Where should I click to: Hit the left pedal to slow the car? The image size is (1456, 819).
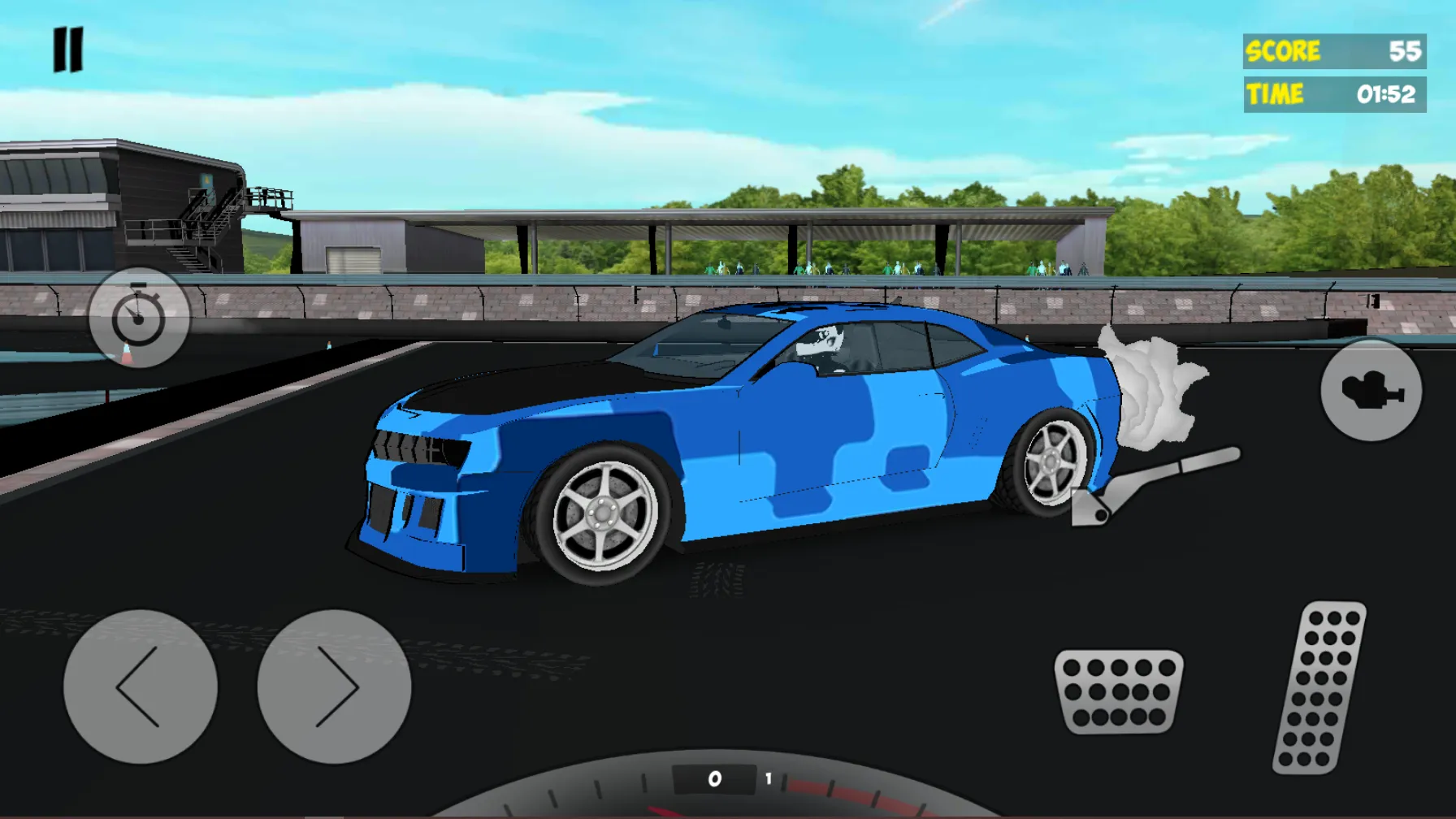click(1120, 691)
